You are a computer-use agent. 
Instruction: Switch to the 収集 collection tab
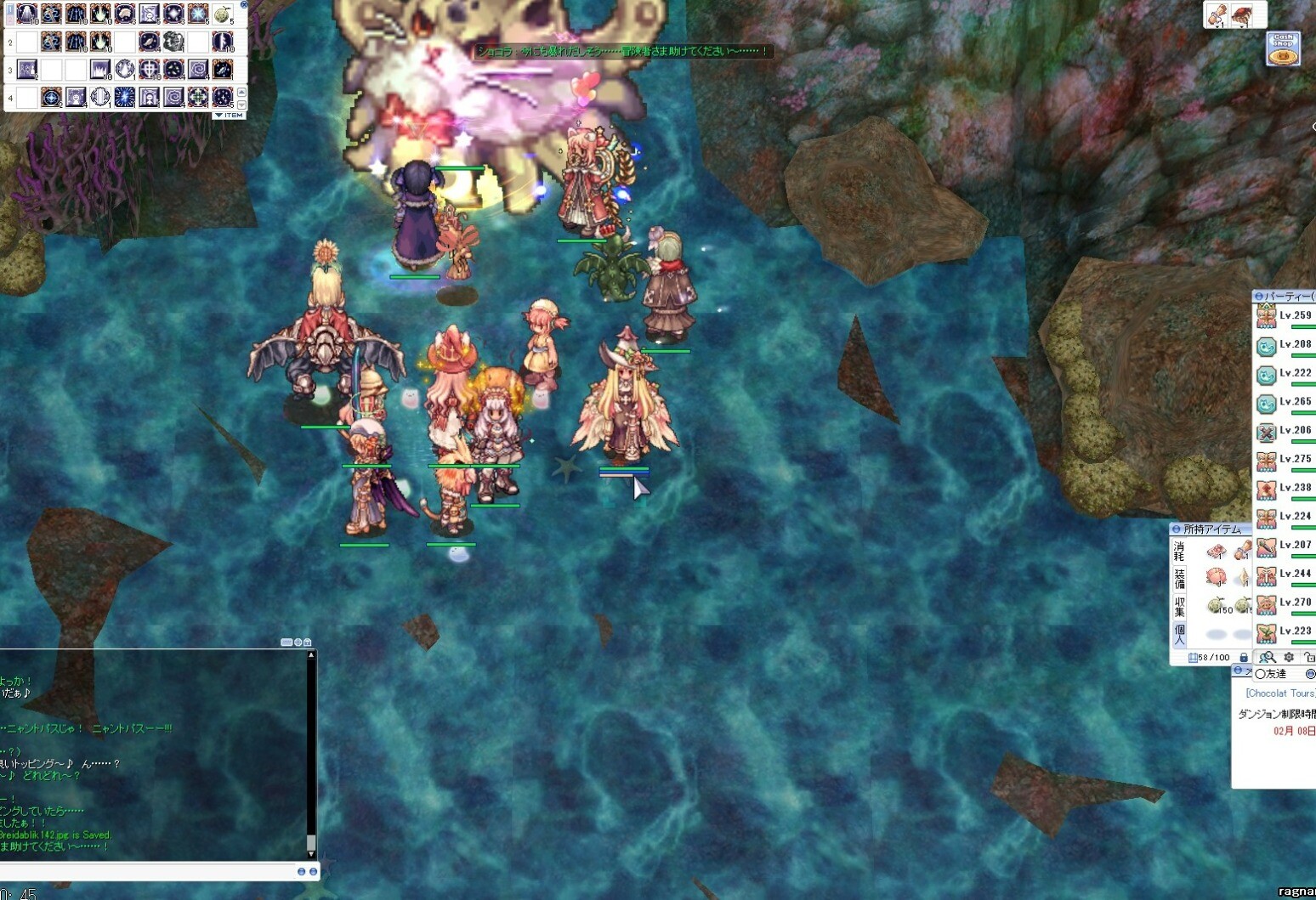tap(1179, 606)
